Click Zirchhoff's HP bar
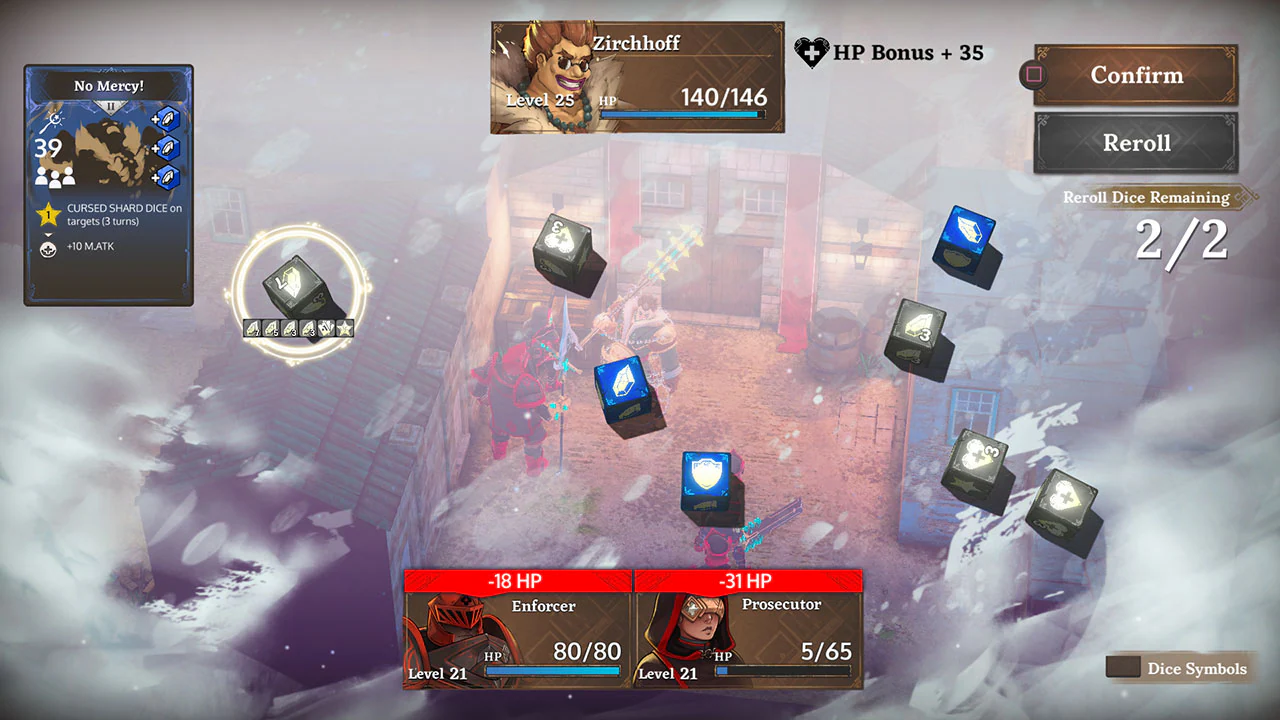Viewport: 1280px width, 720px height. click(x=685, y=112)
